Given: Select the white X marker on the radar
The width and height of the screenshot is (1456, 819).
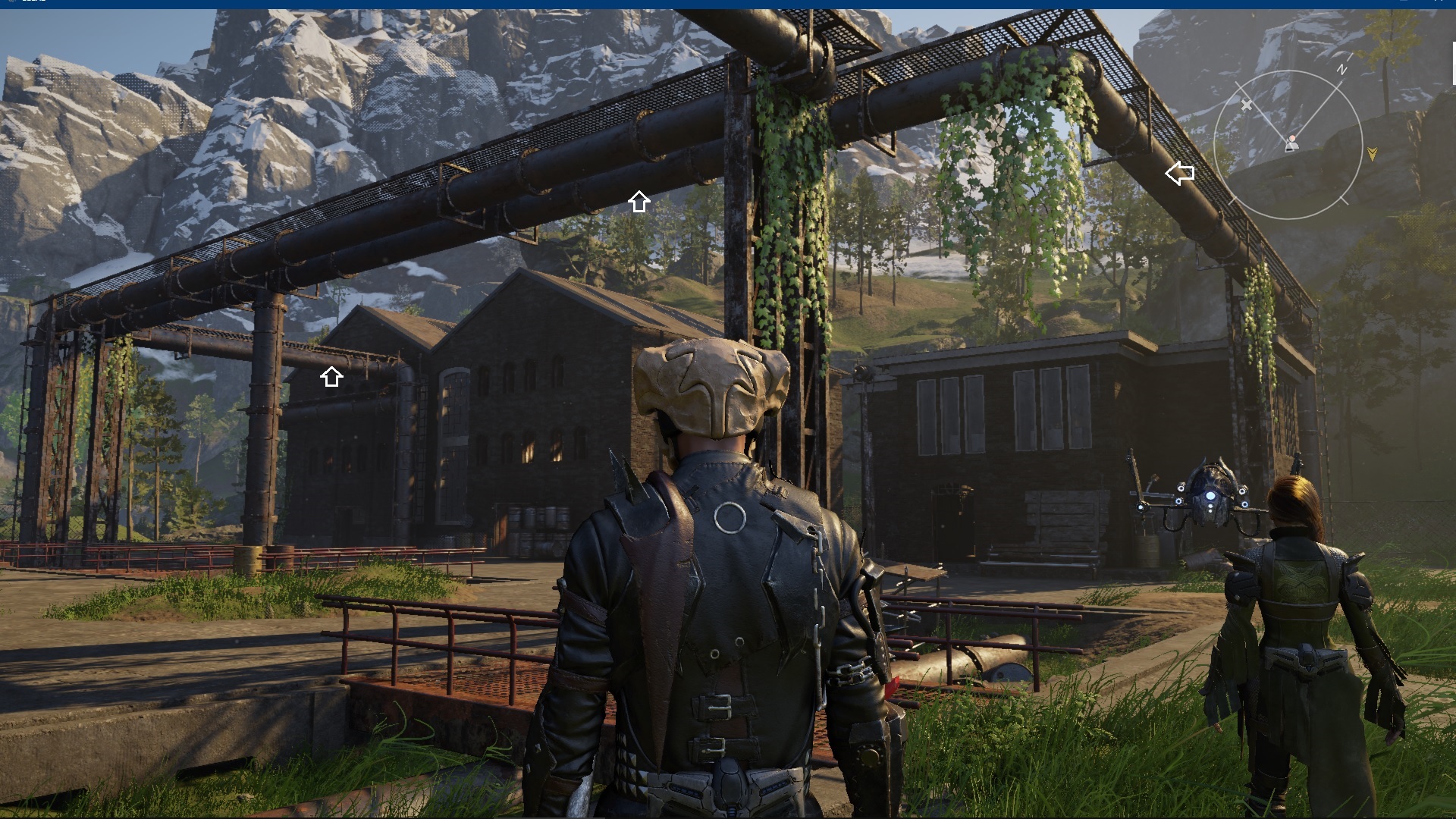Looking at the screenshot, I should (x=1247, y=105).
